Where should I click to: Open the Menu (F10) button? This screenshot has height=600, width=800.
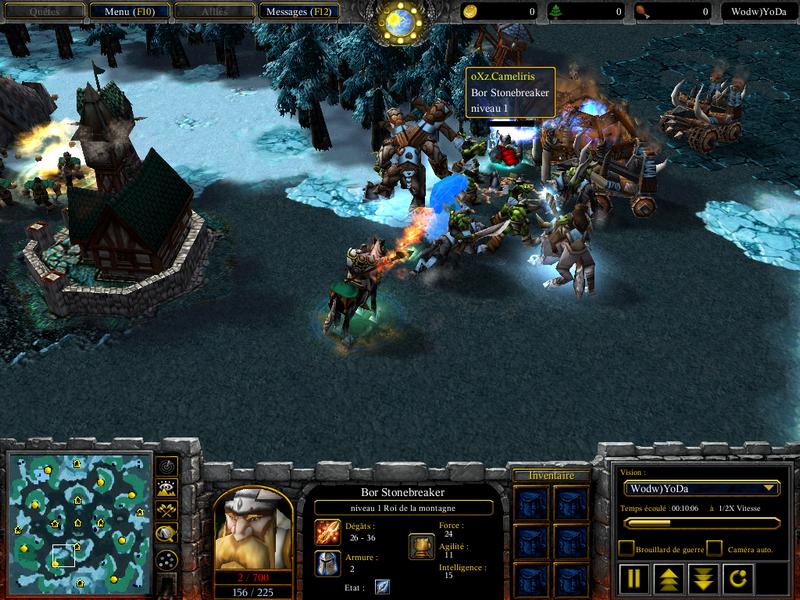(128, 12)
